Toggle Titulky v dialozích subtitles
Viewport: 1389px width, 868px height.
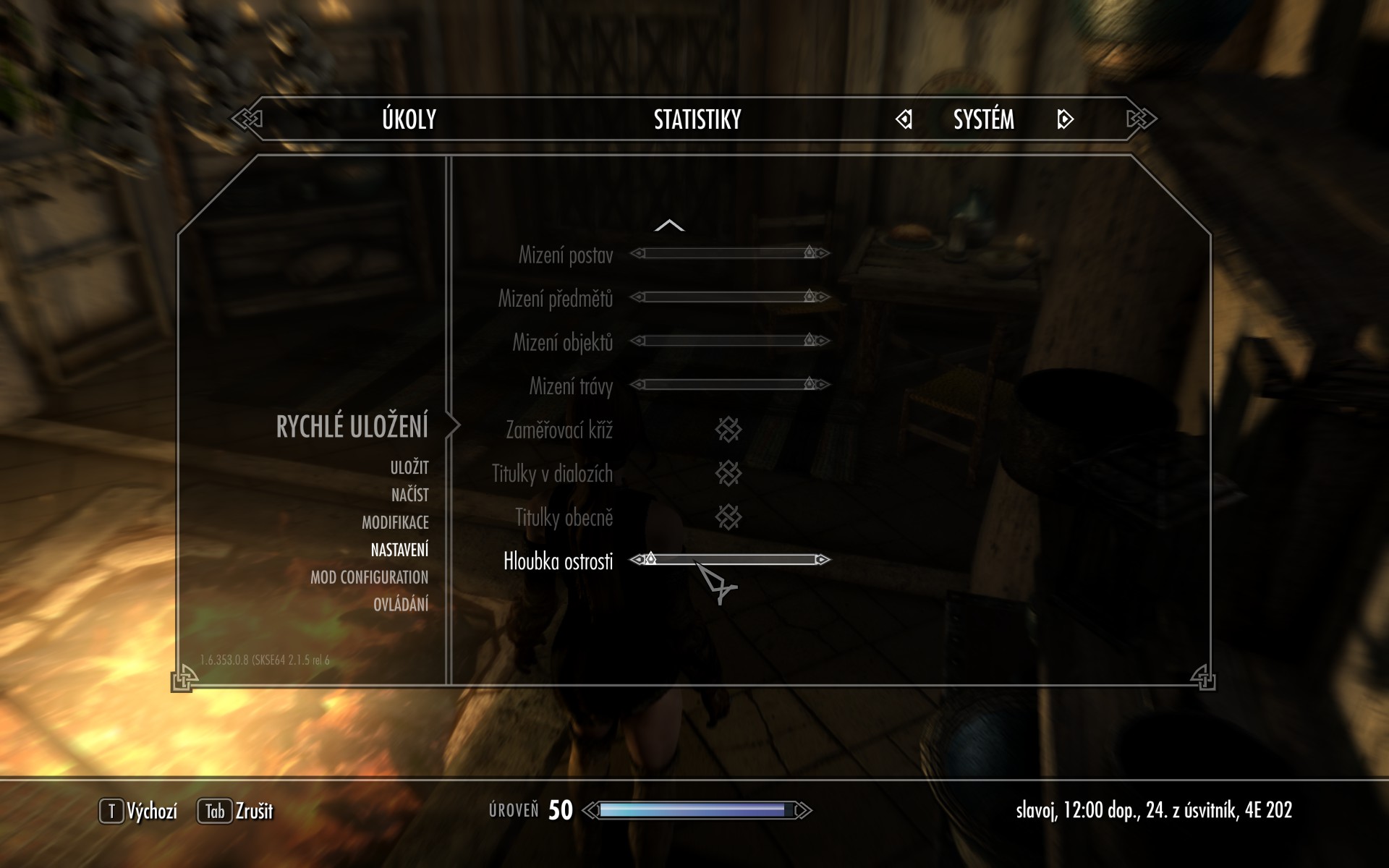(729, 474)
